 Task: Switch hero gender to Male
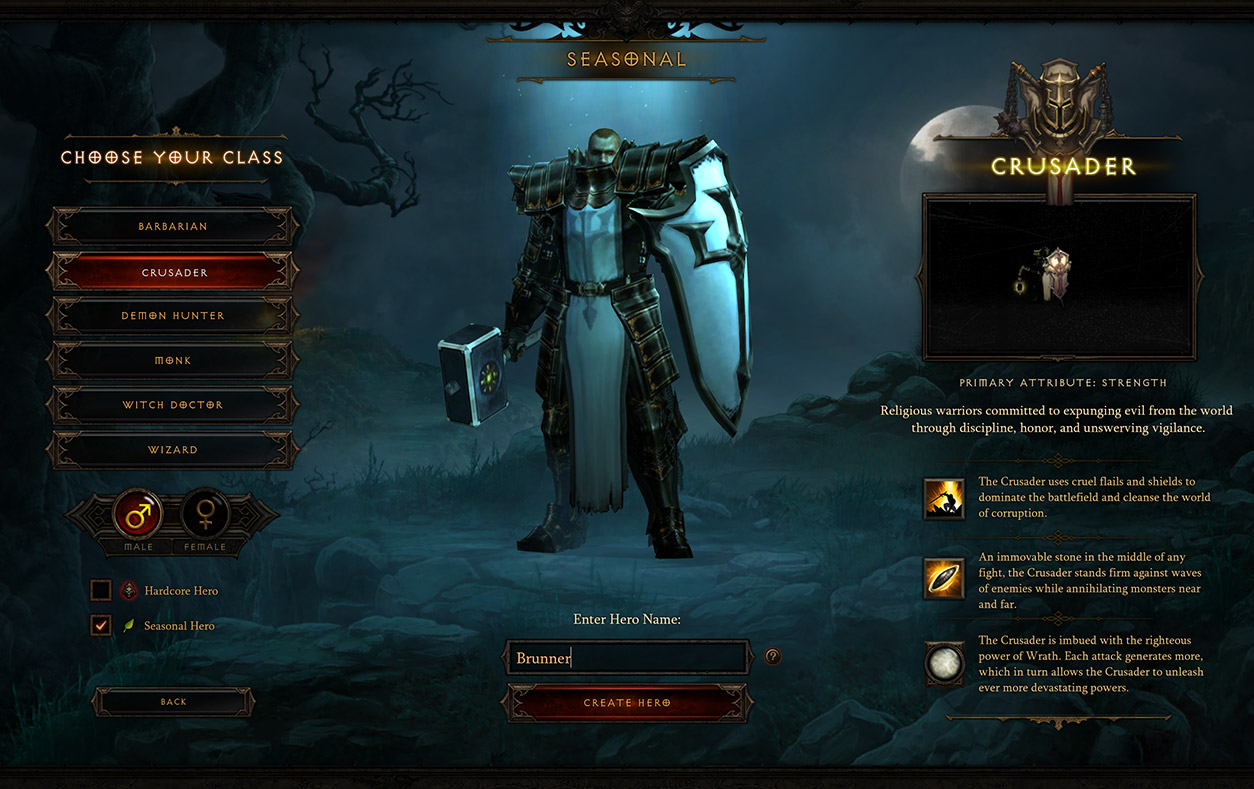[x=138, y=515]
